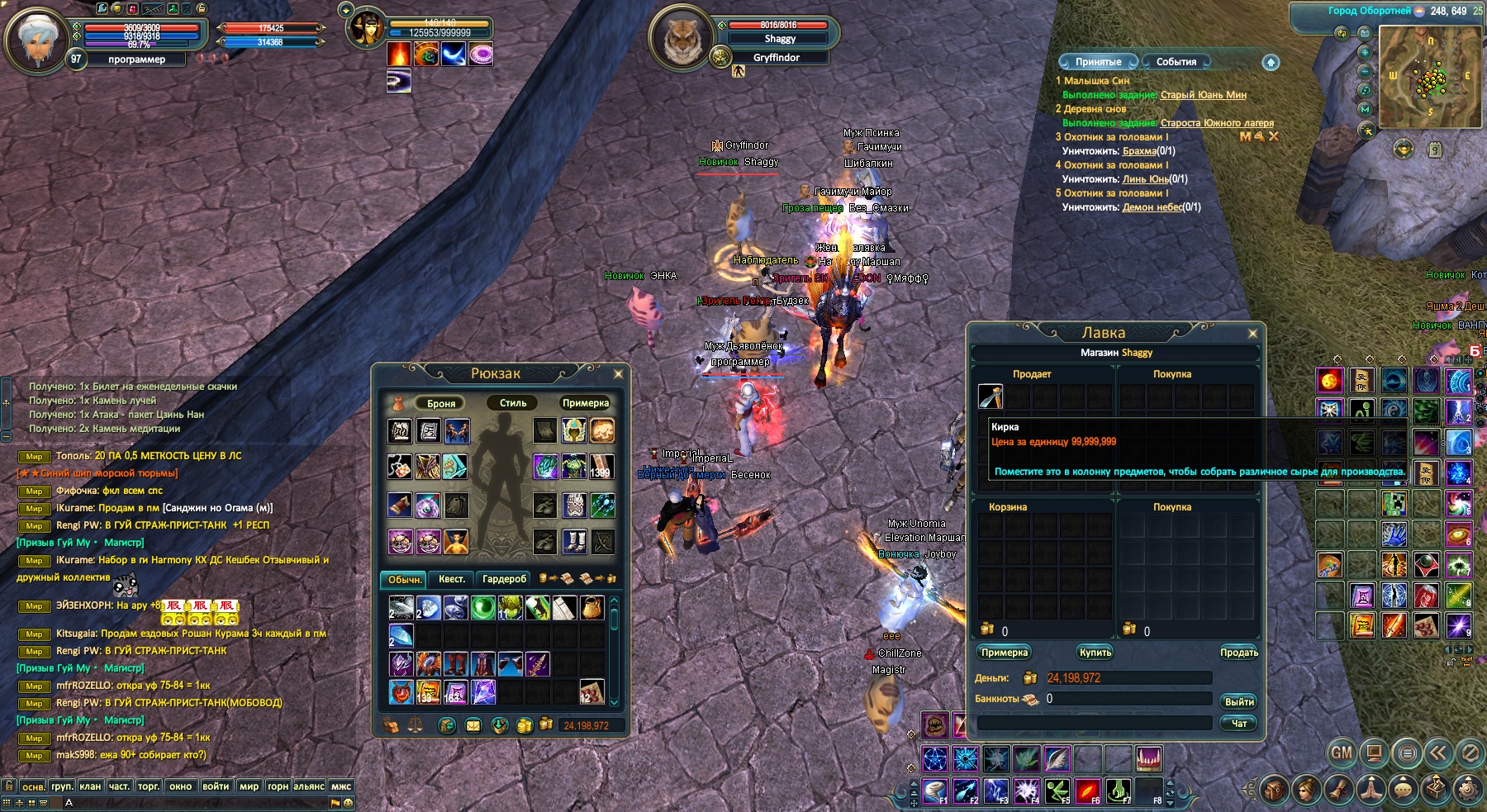Select the Кирка pickaxe item for sale
The width and height of the screenshot is (1487, 812).
[991, 397]
